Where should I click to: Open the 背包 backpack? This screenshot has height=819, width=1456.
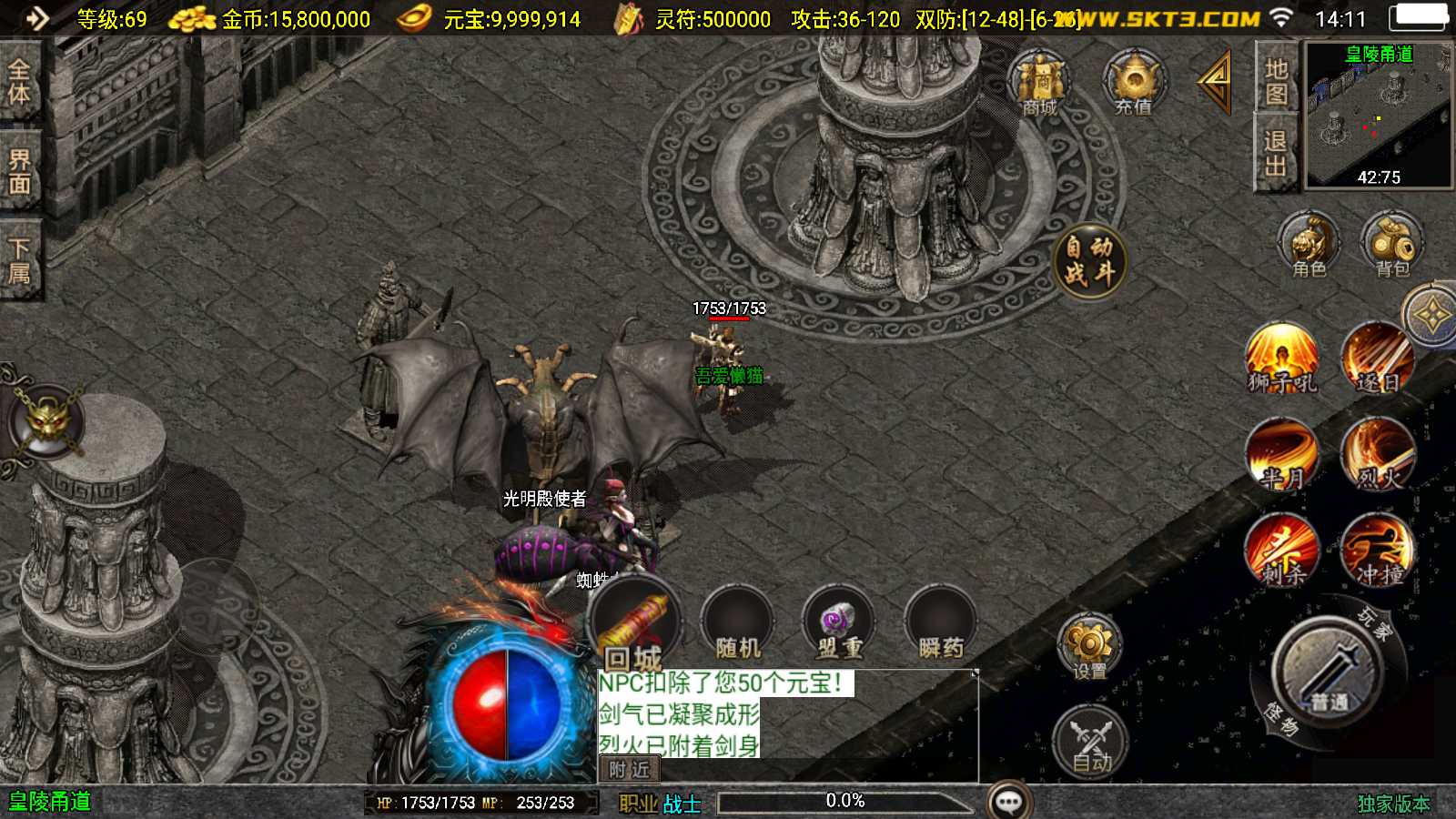1388,241
